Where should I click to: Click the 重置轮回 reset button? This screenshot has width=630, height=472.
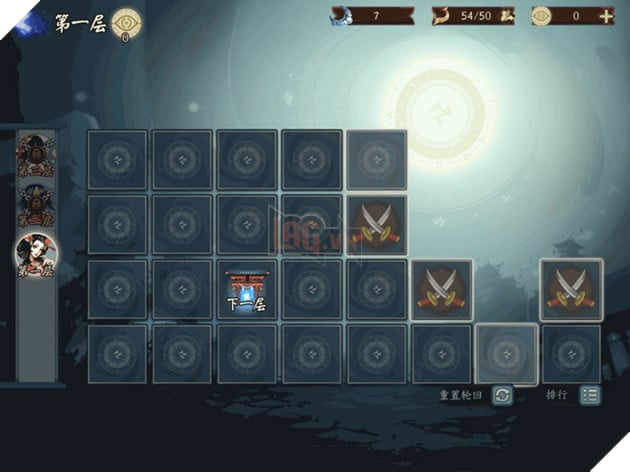[x=502, y=395]
